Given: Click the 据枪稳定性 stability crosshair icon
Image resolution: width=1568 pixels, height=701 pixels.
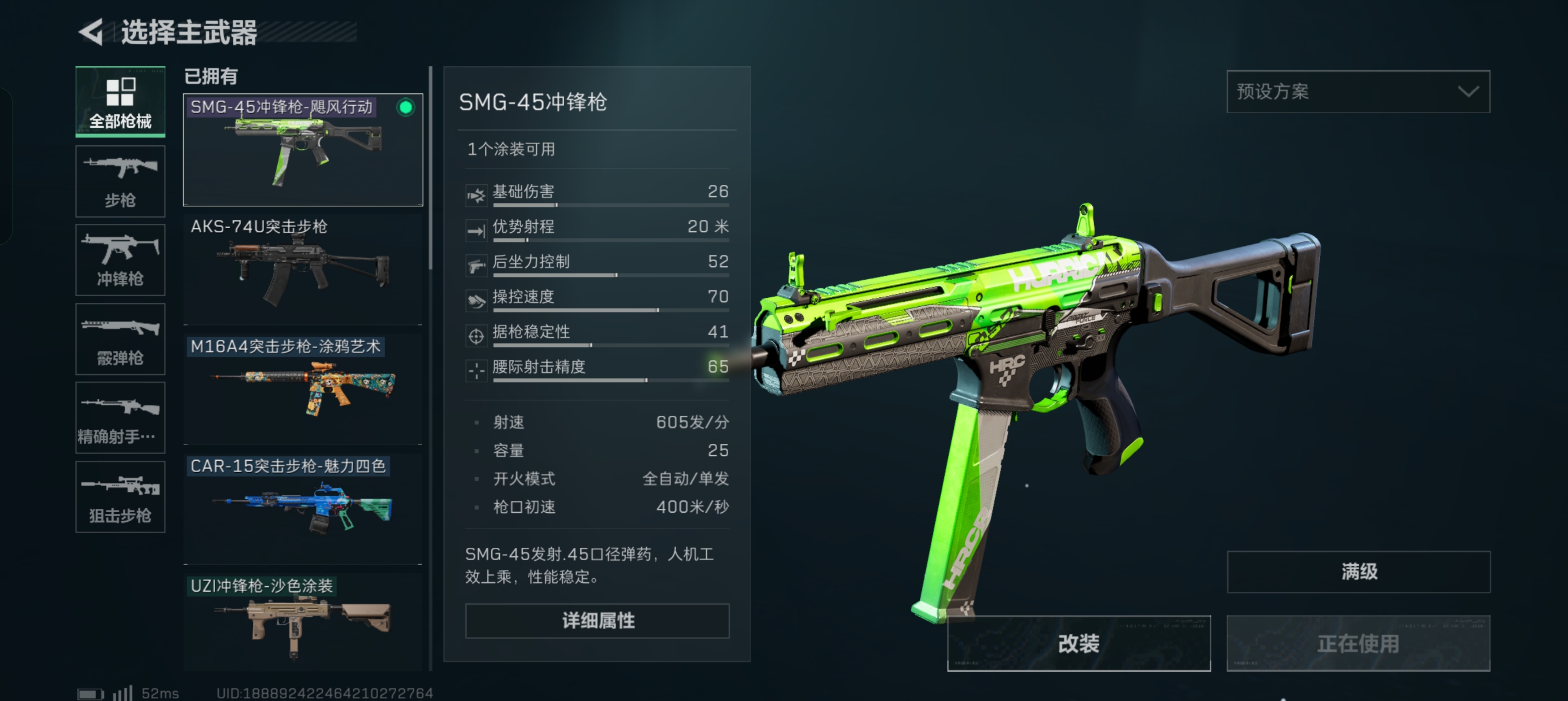Looking at the screenshot, I should coord(477,332).
